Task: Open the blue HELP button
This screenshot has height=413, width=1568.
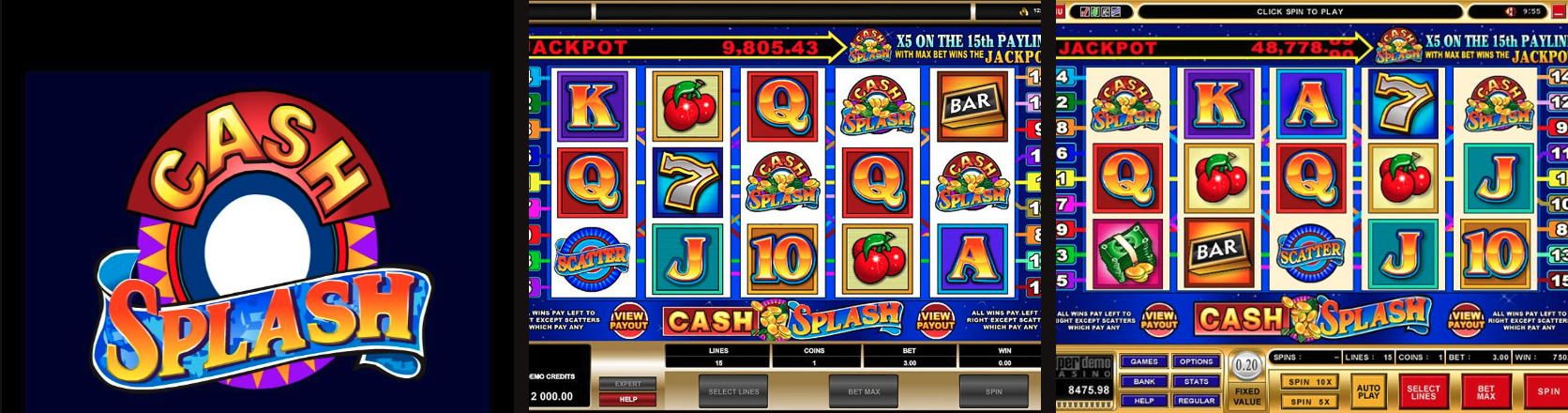Action: pos(1144,401)
